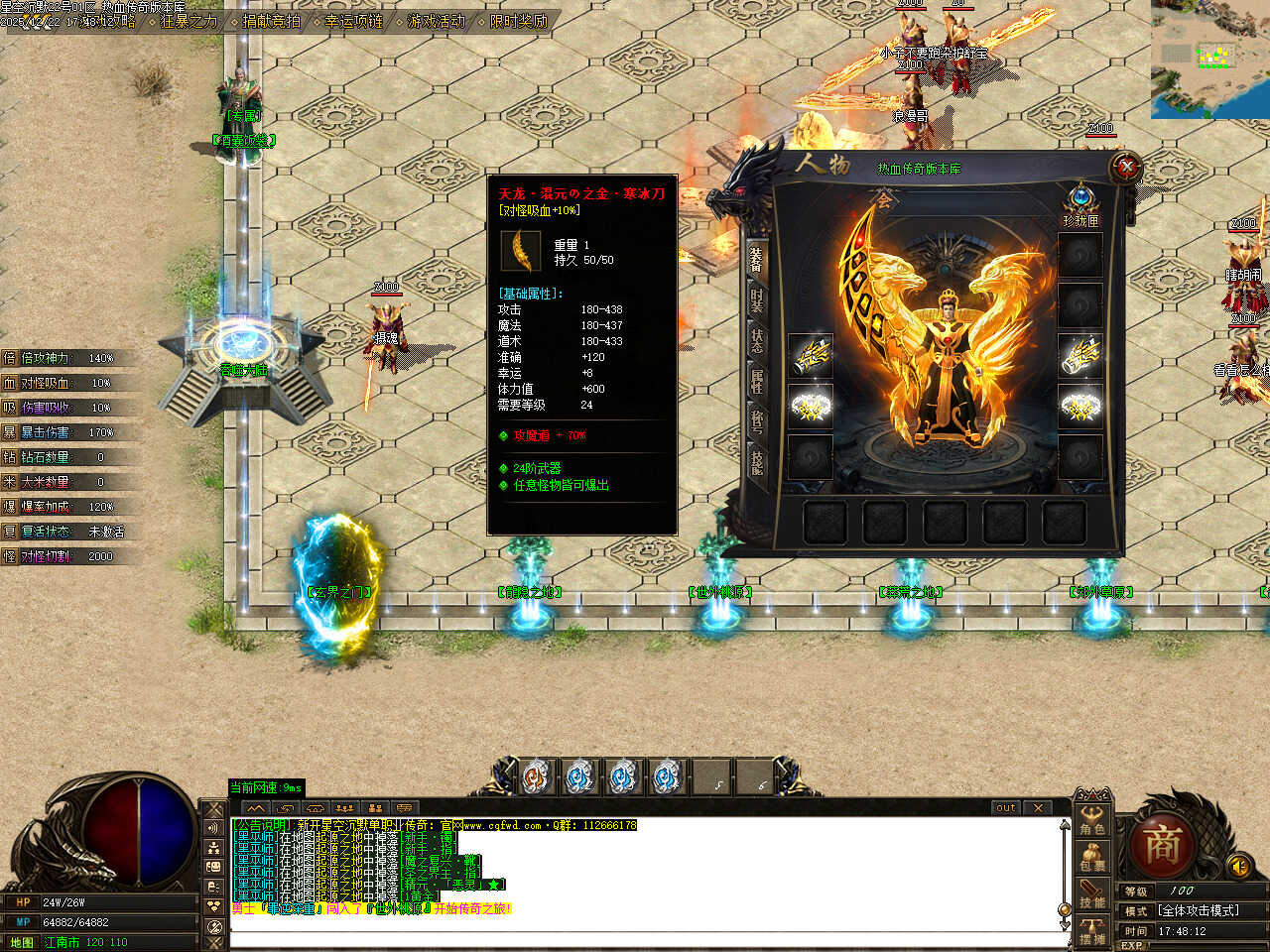The height and width of the screenshot is (952, 1270).
Task: Open the 限时奖励 timed rewards menu
Action: click(x=518, y=21)
